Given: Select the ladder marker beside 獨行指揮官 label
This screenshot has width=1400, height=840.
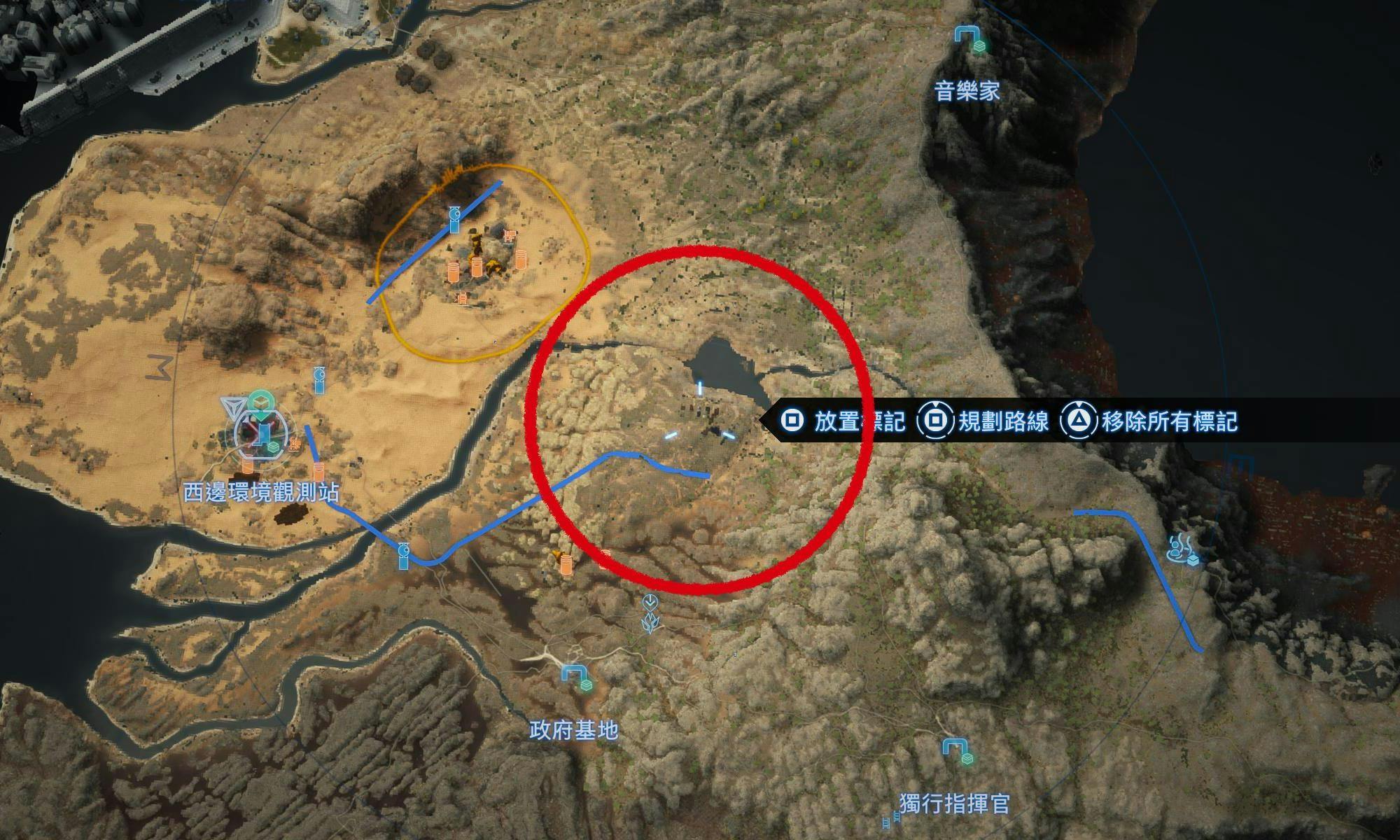Looking at the screenshot, I should pos(890,819).
